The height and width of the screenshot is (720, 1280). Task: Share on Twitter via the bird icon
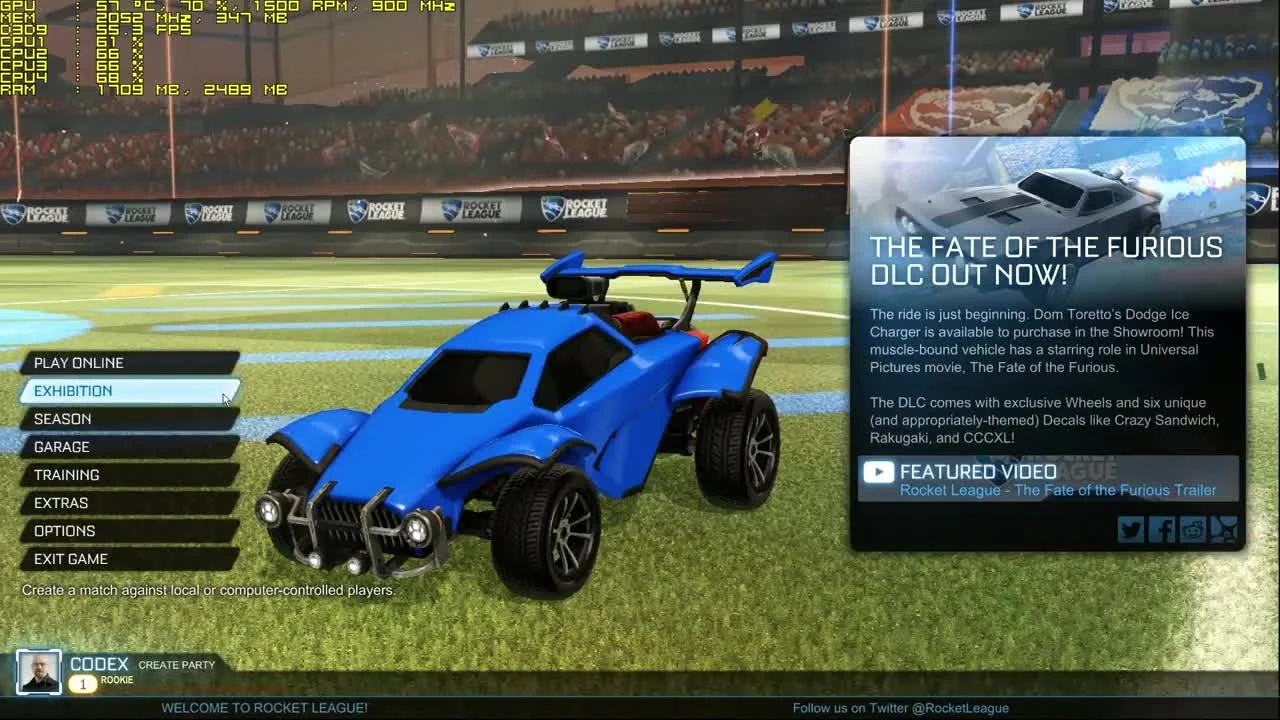(1130, 529)
